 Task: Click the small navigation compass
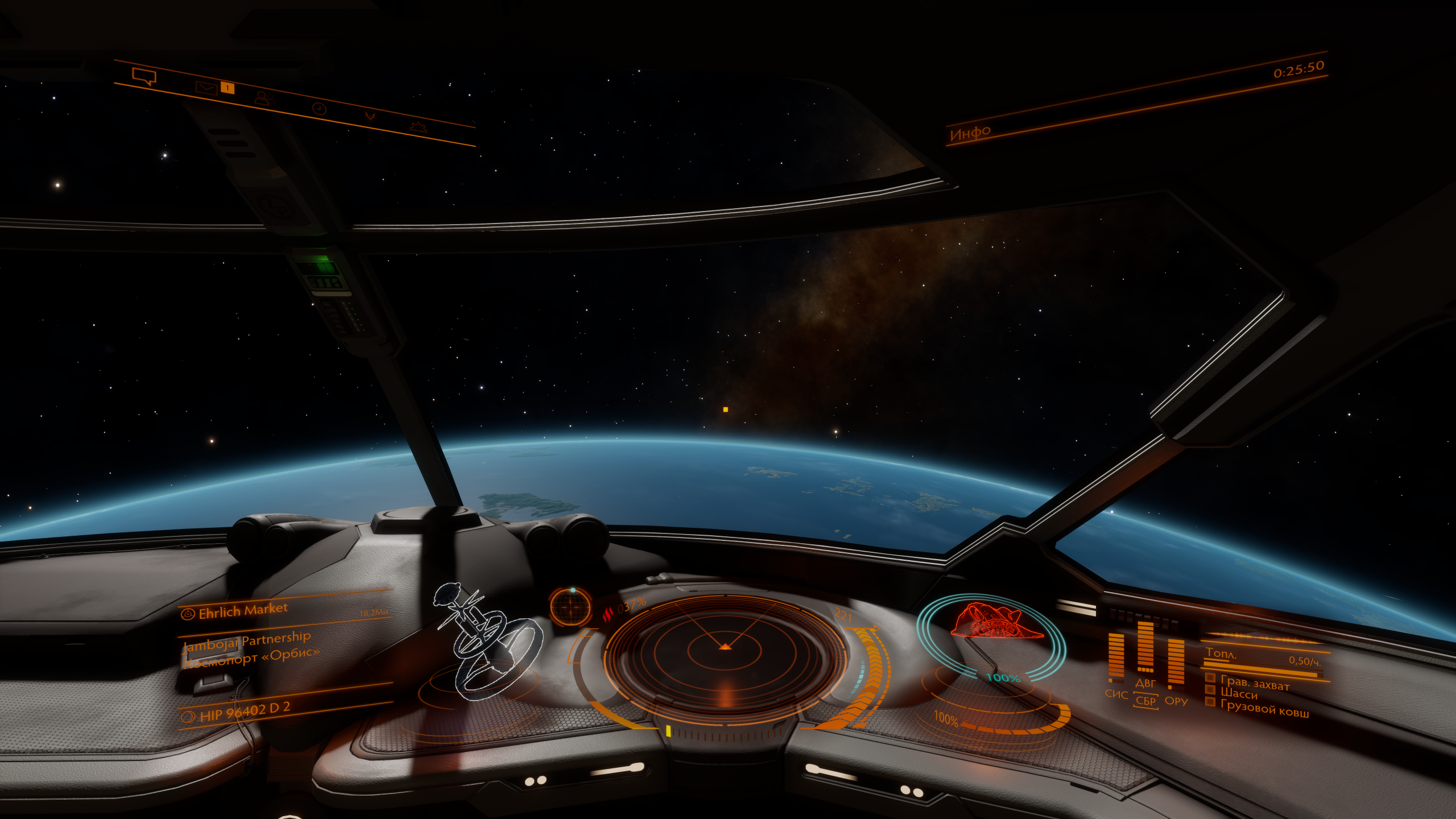coord(570,607)
